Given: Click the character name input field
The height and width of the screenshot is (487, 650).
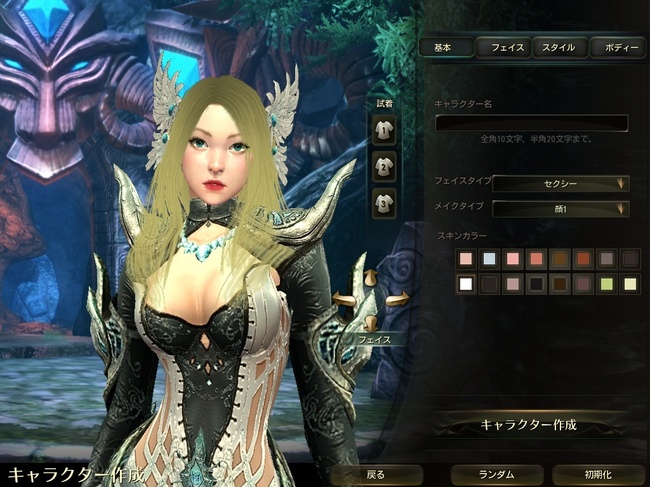Looking at the screenshot, I should point(531,123).
